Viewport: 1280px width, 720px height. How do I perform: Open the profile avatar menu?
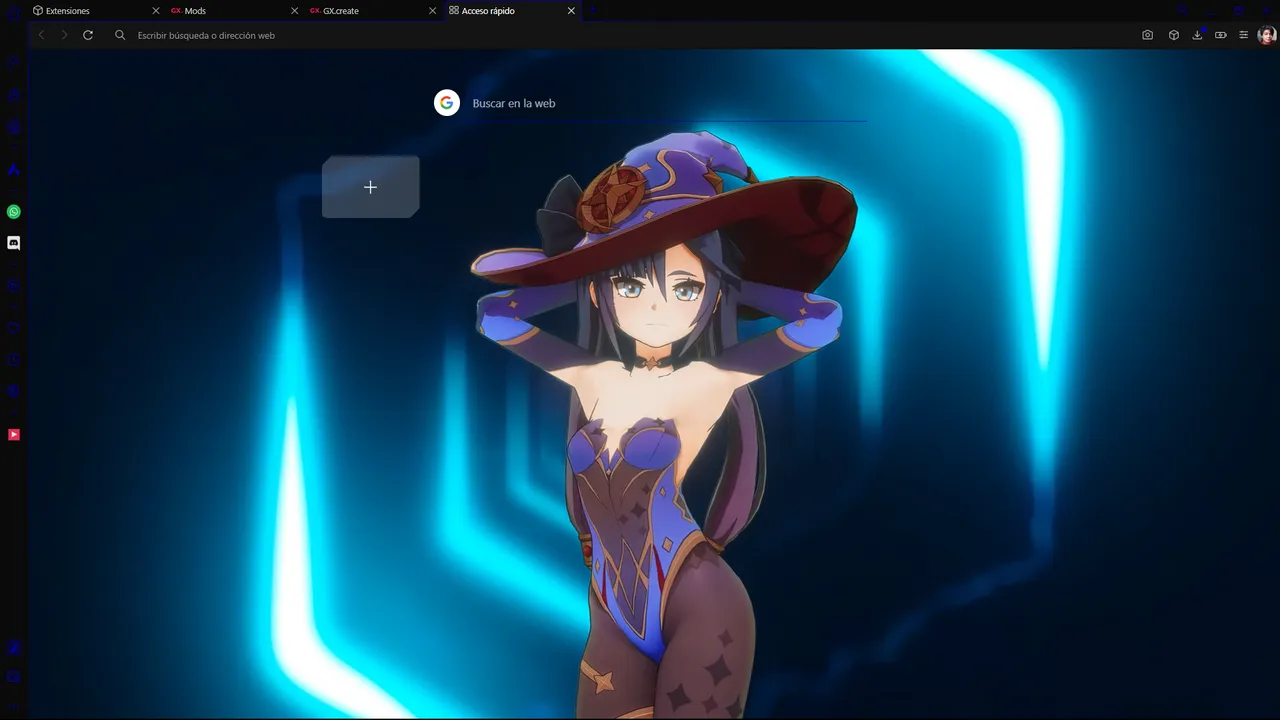[x=1266, y=35]
